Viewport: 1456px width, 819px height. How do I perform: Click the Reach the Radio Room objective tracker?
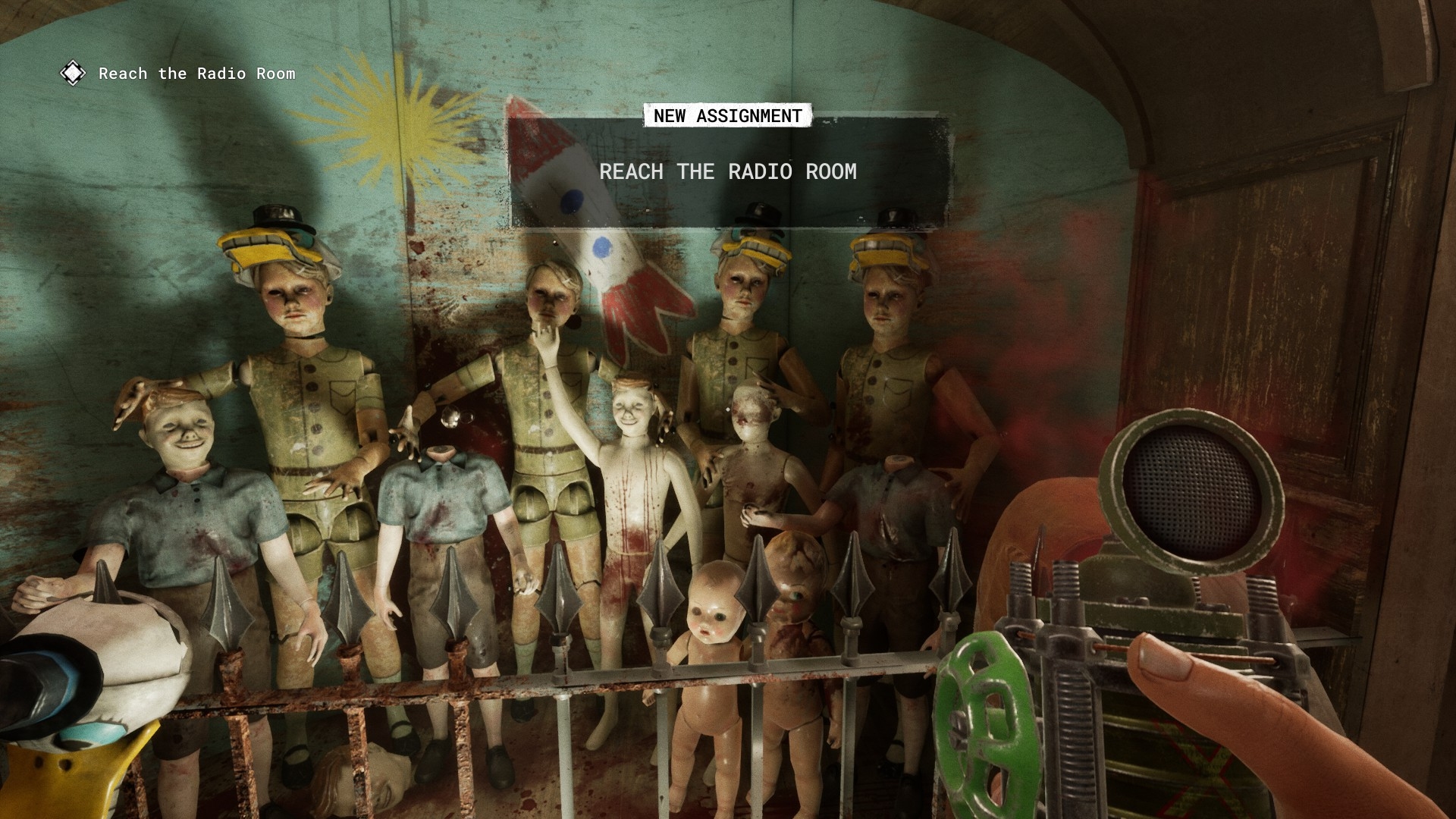(x=196, y=74)
